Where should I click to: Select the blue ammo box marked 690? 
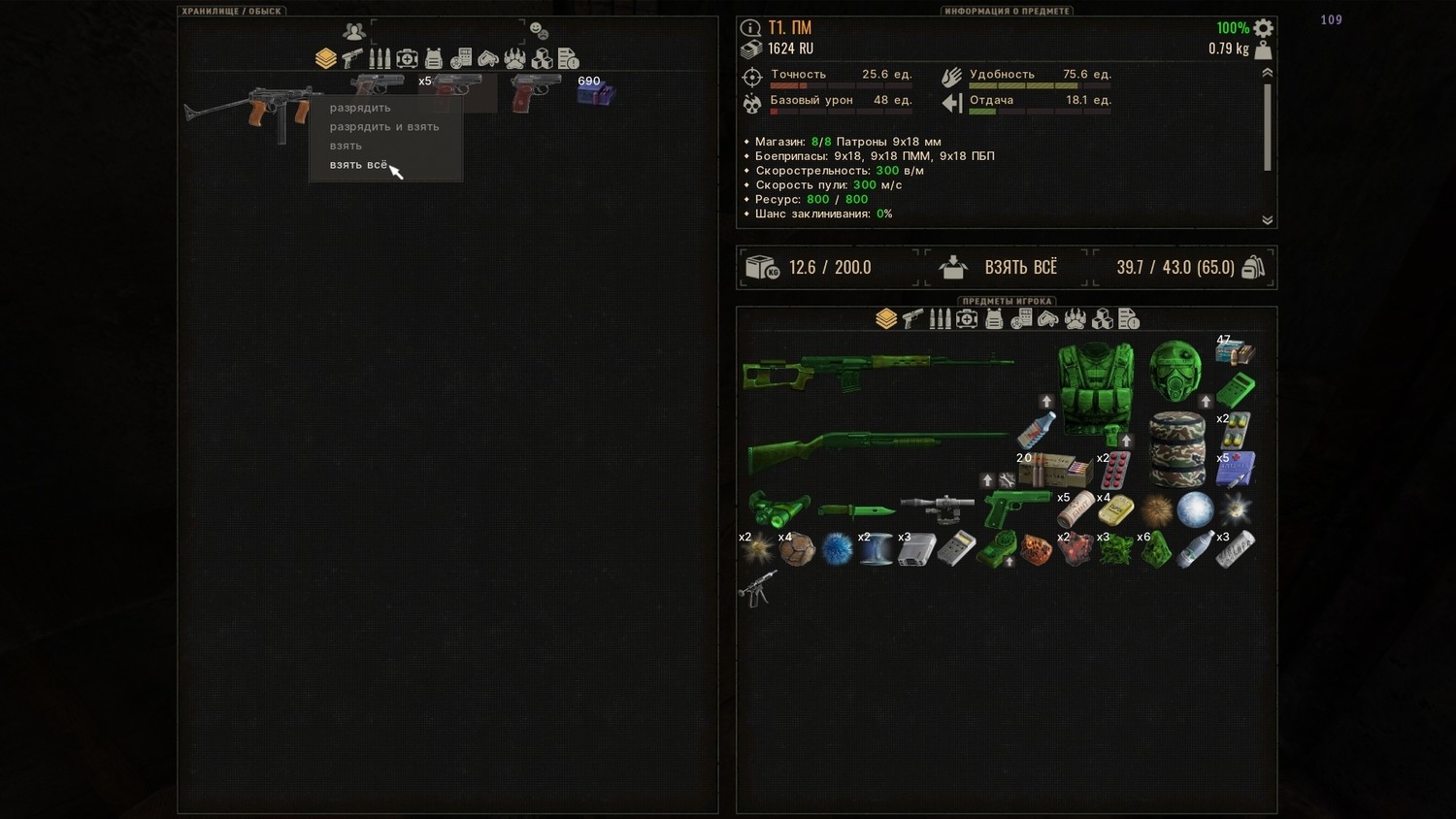(594, 93)
